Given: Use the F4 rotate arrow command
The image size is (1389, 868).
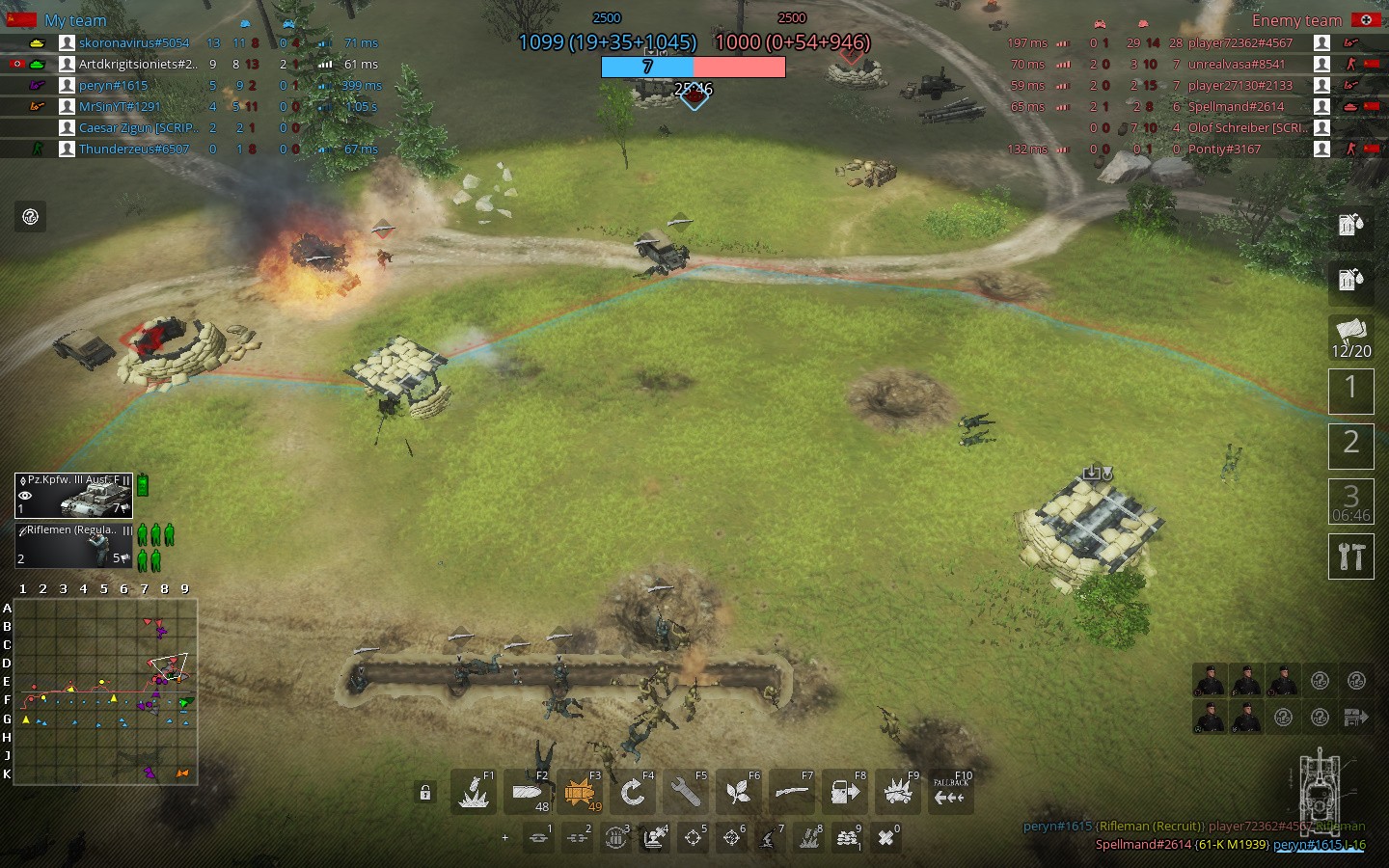Looking at the screenshot, I should point(633,792).
